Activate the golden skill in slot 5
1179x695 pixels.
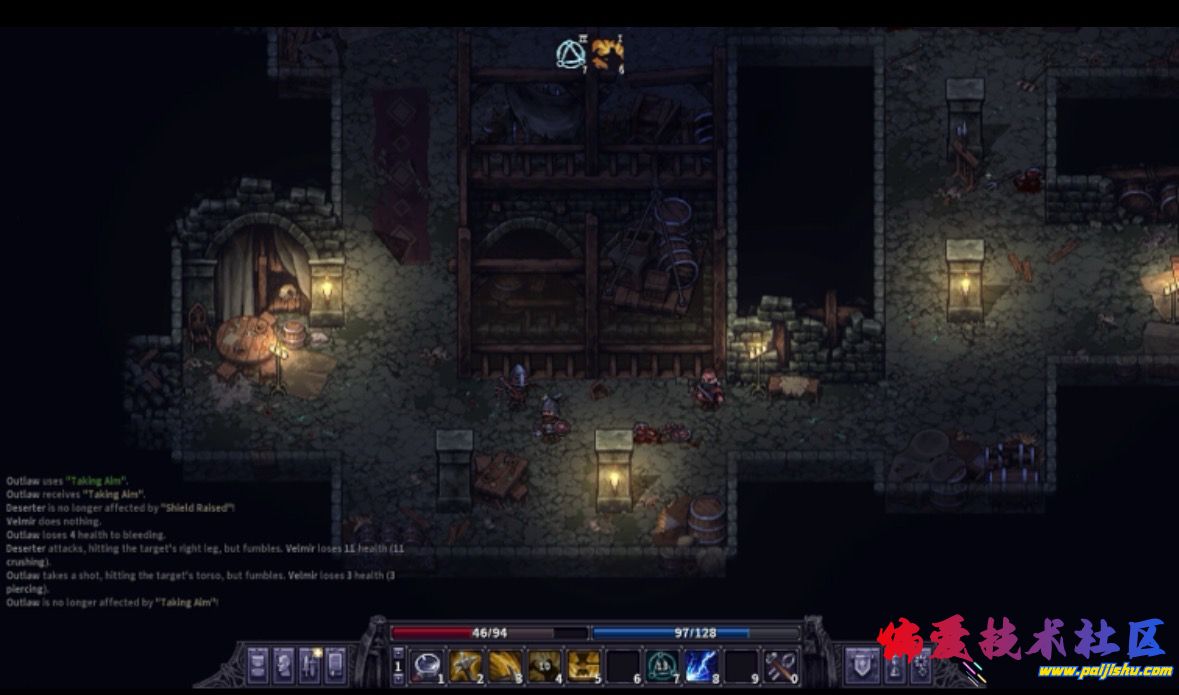(583, 663)
